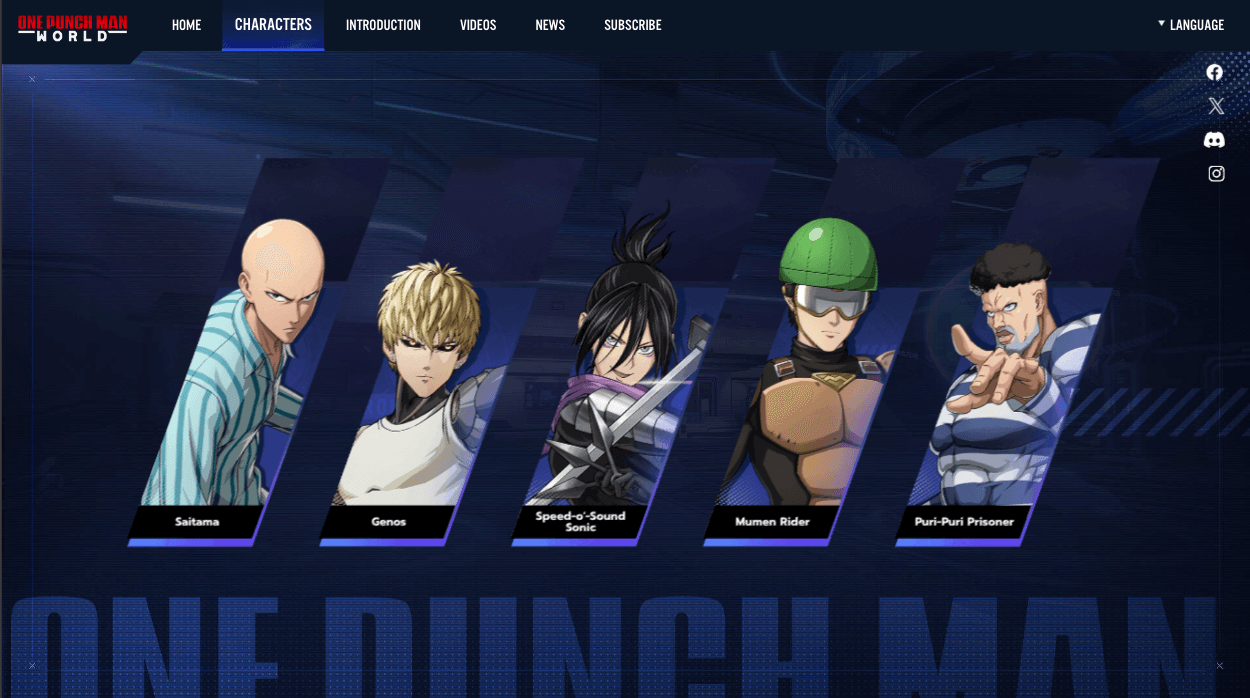Viewport: 1250px width, 698px height.
Task: Open the Introduction section
Action: pos(383,25)
